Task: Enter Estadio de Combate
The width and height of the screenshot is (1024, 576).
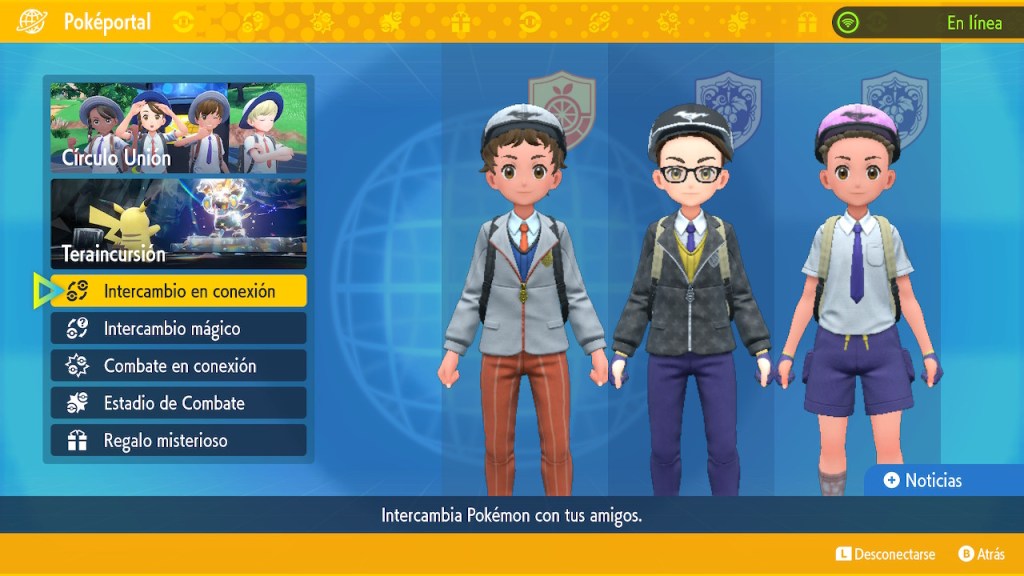Action: coord(178,403)
